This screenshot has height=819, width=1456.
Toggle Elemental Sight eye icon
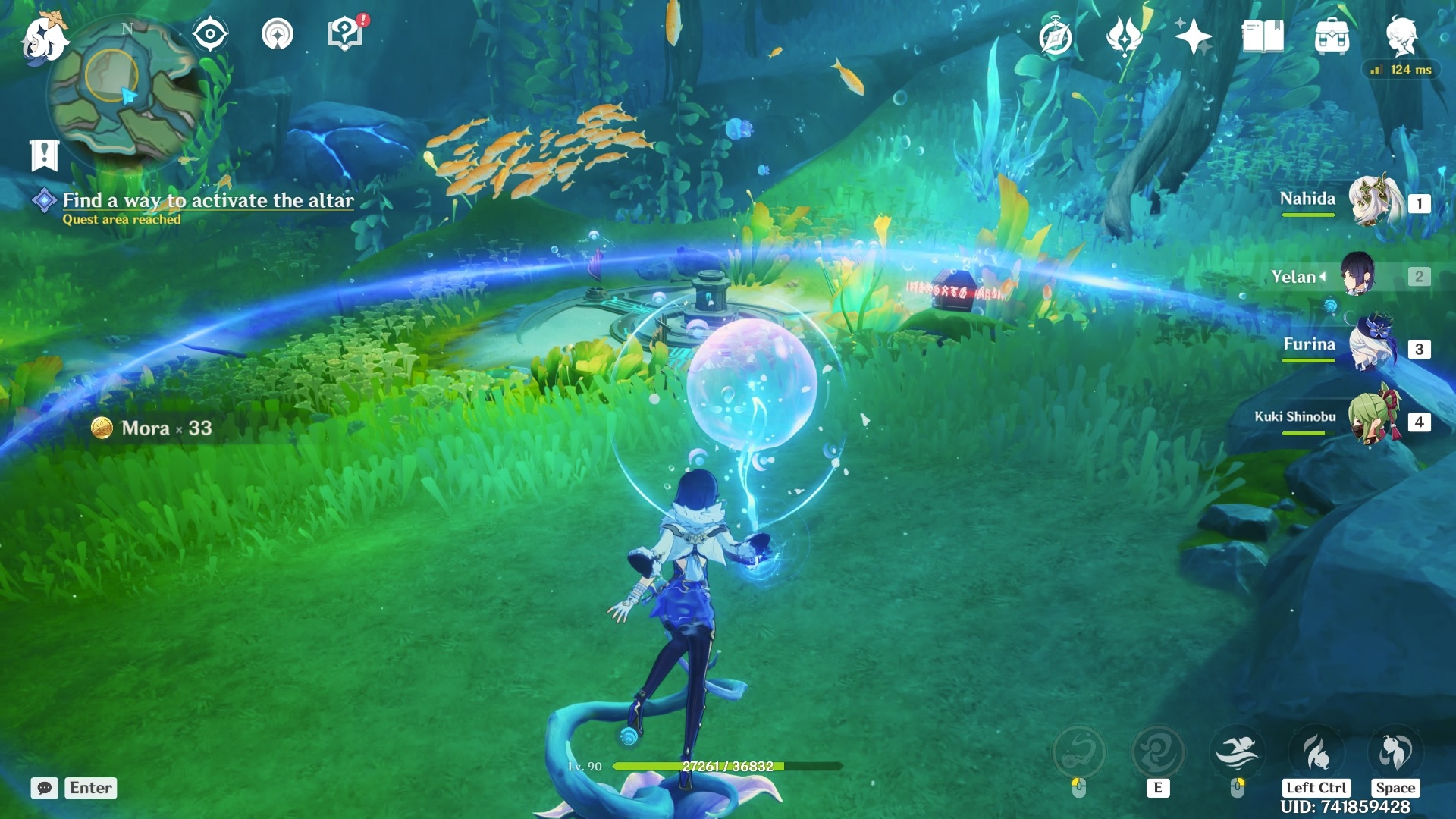[210, 34]
